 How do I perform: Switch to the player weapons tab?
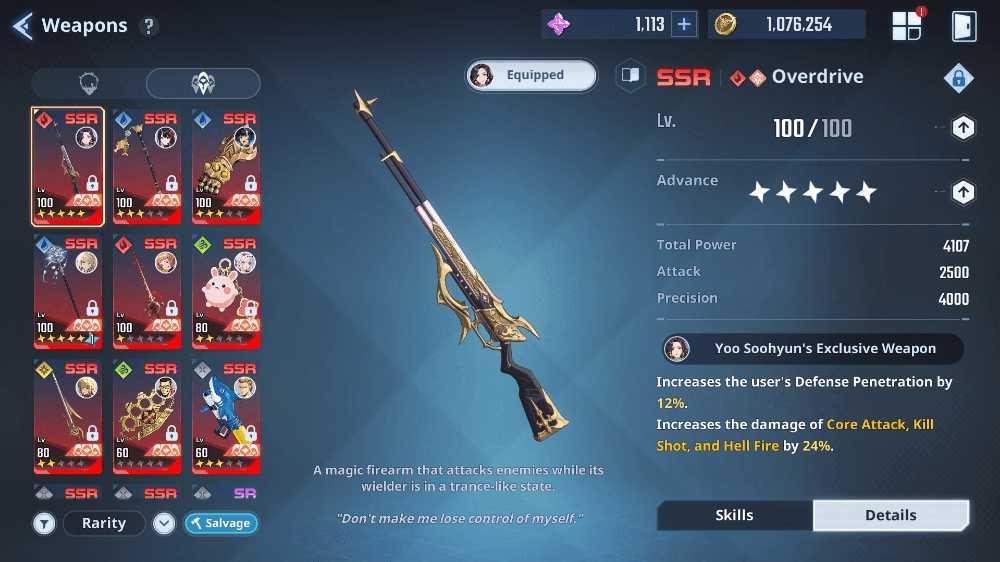pyautogui.click(x=88, y=83)
